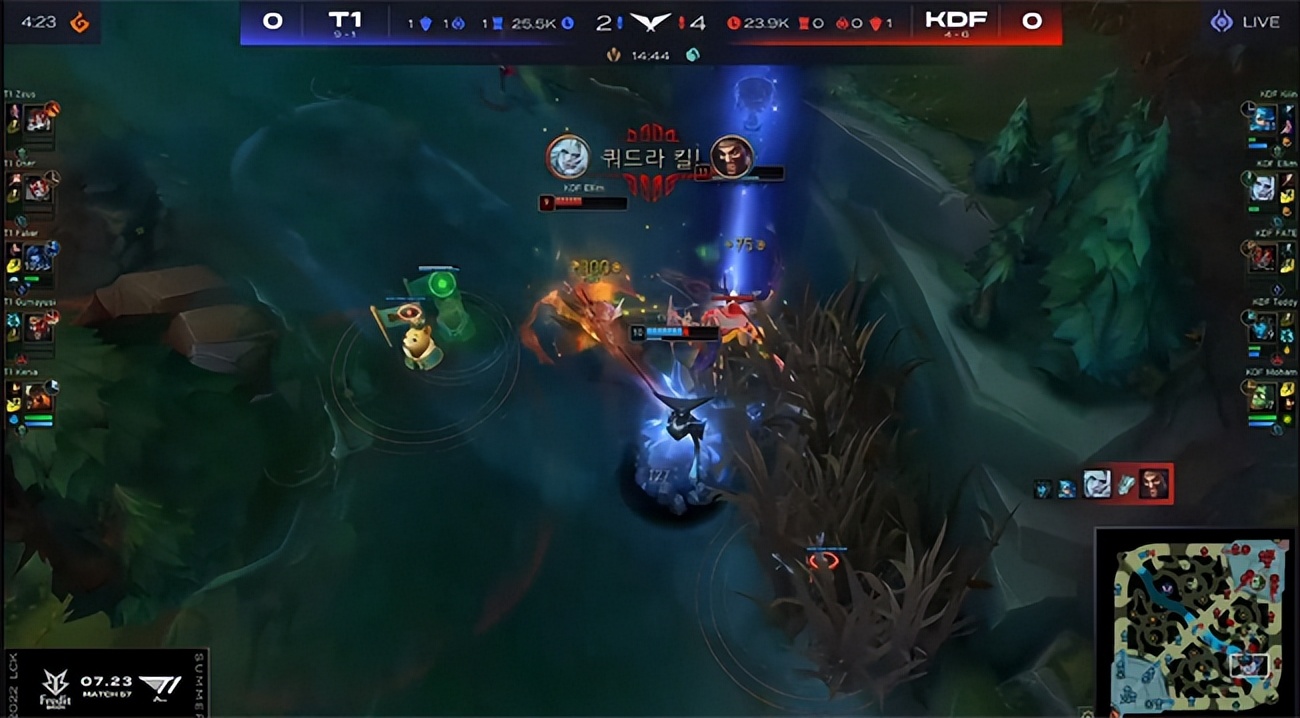Choose T1 Gumayusi's champion portrait
1300x718 pixels.
pos(39,326)
